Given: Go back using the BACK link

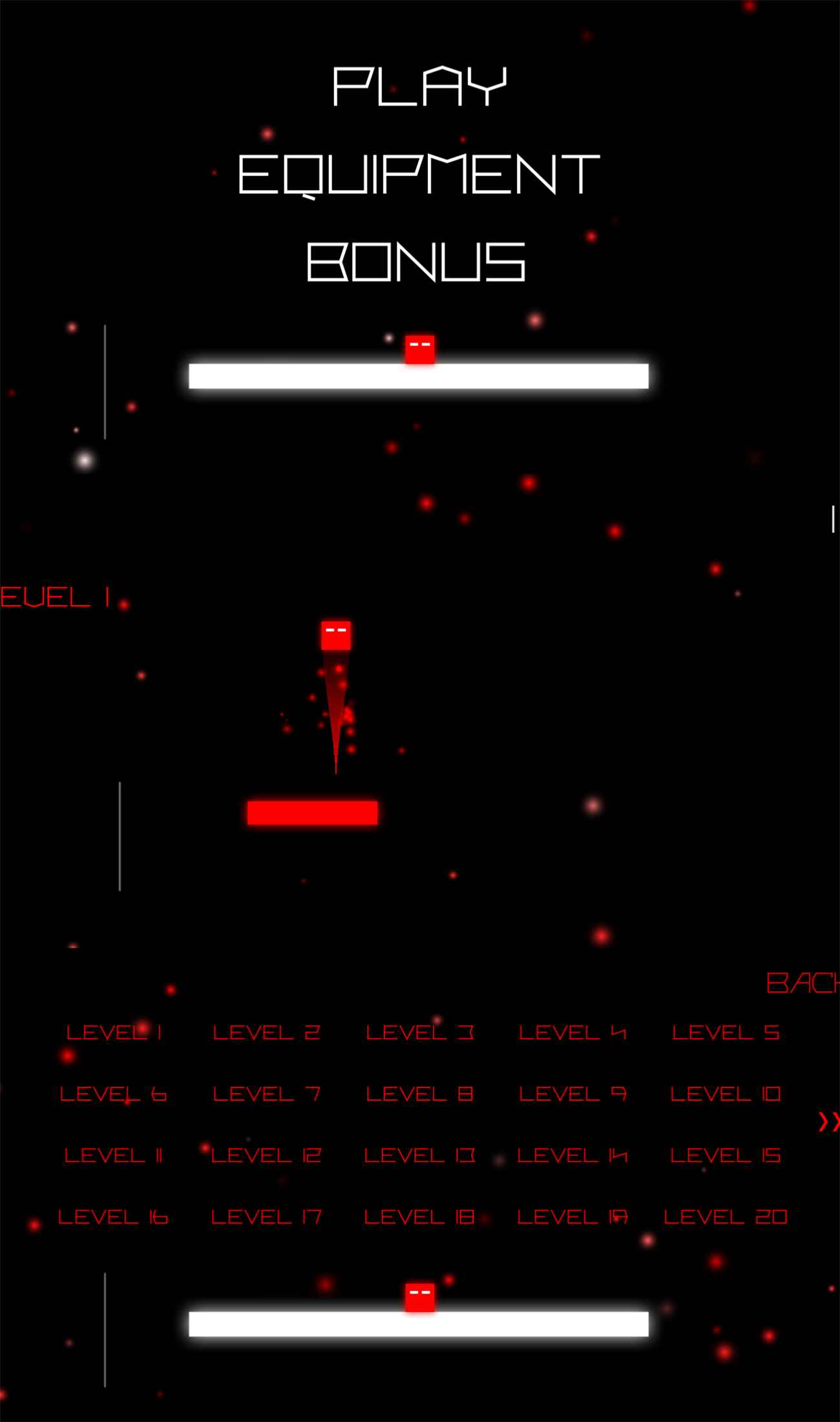Looking at the screenshot, I should click(x=801, y=983).
